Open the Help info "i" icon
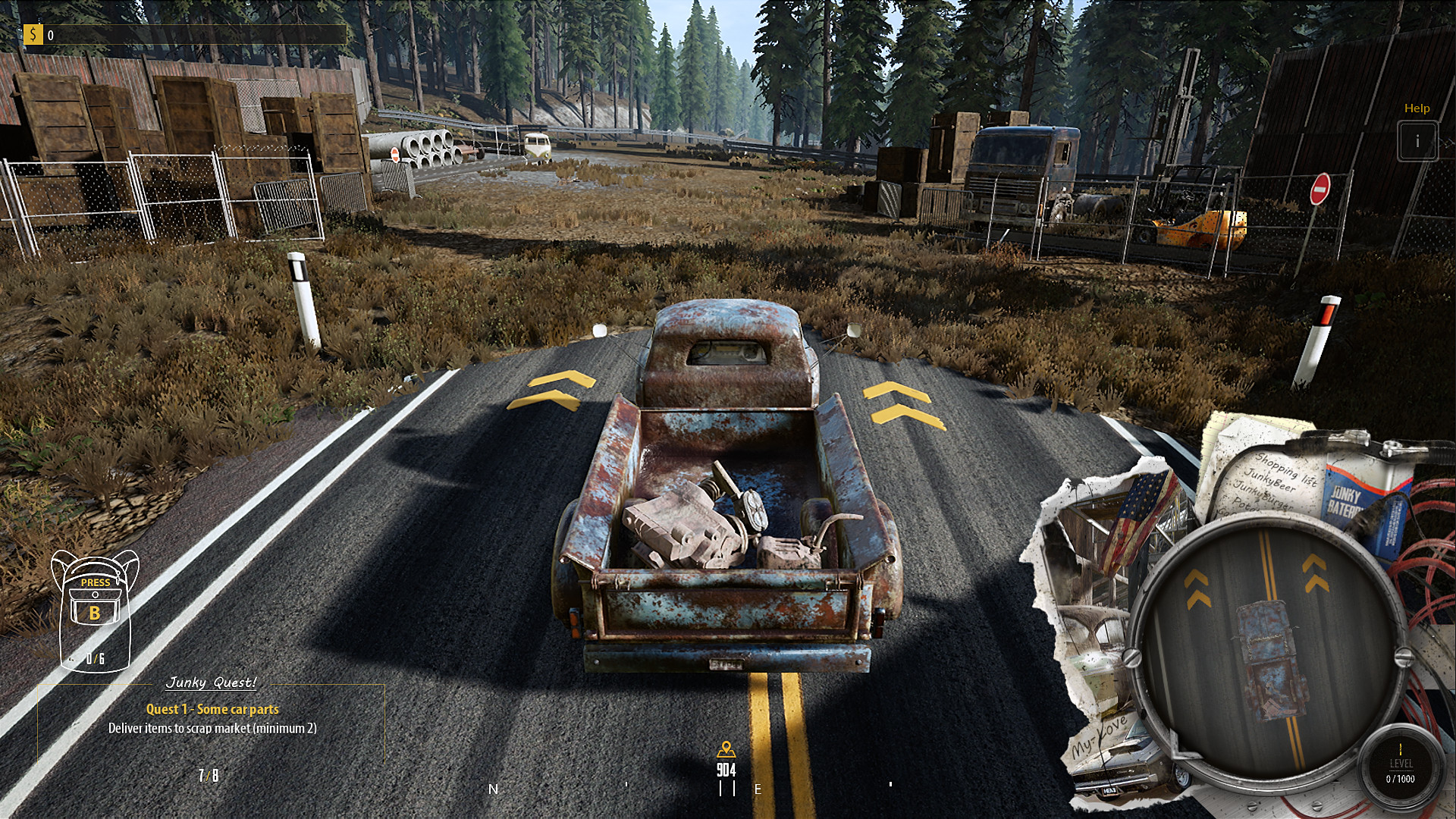The image size is (1456, 819). click(x=1417, y=140)
